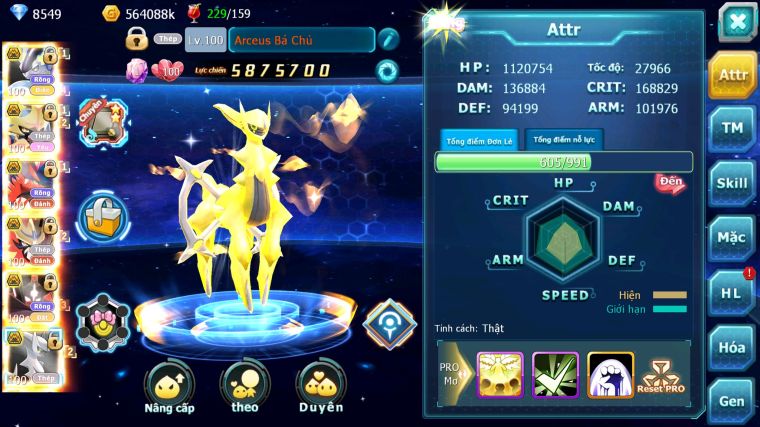This screenshot has height=427, width=760.
Task: Close the Attr panel with the X button
Action: point(737,22)
